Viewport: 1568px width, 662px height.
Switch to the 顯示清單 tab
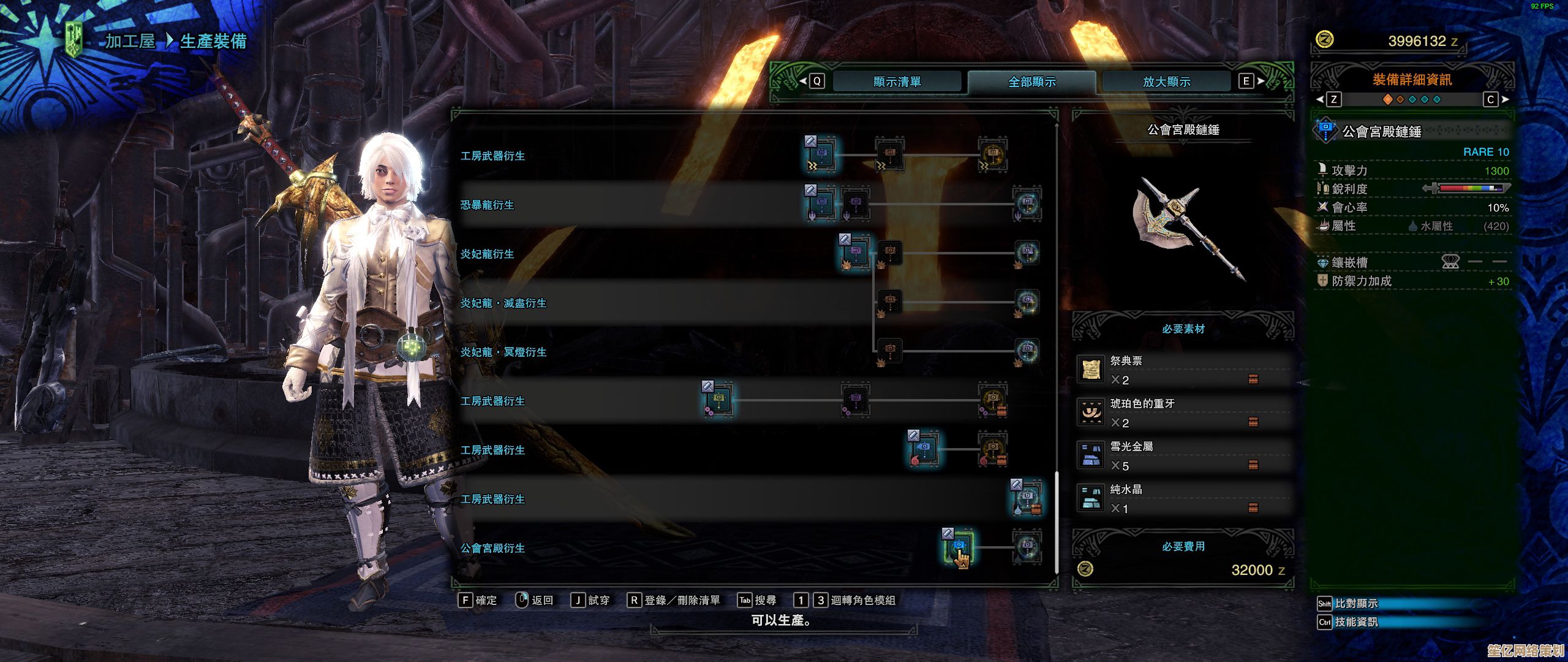pos(897,82)
